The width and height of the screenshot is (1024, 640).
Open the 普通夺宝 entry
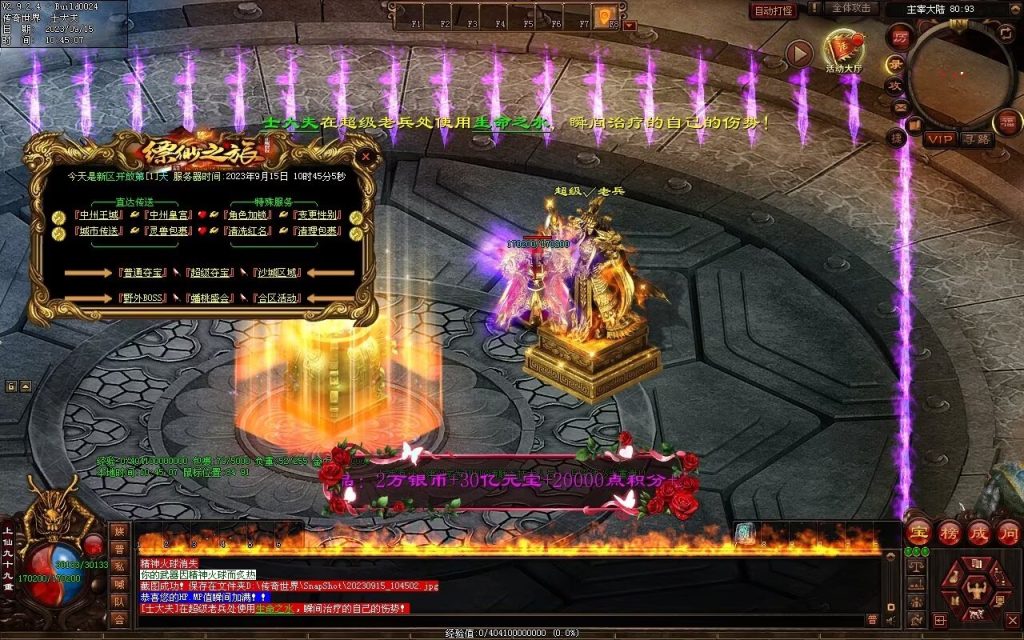(x=142, y=272)
